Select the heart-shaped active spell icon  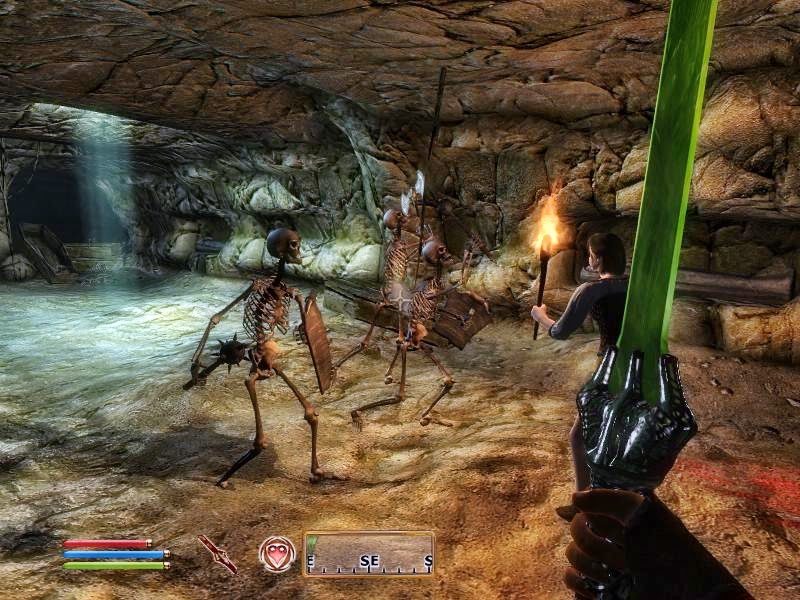coord(276,553)
